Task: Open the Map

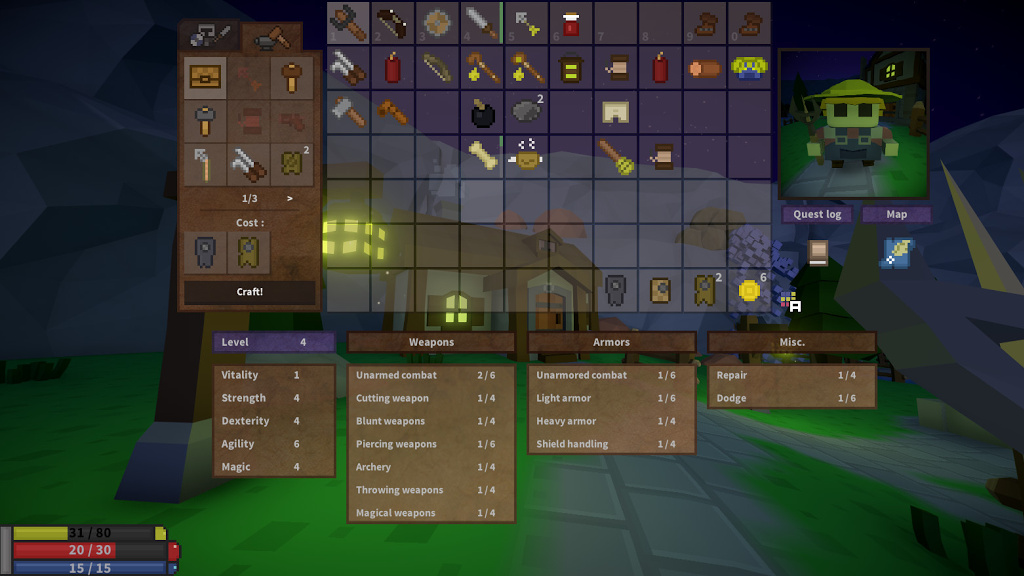Action: coord(896,214)
